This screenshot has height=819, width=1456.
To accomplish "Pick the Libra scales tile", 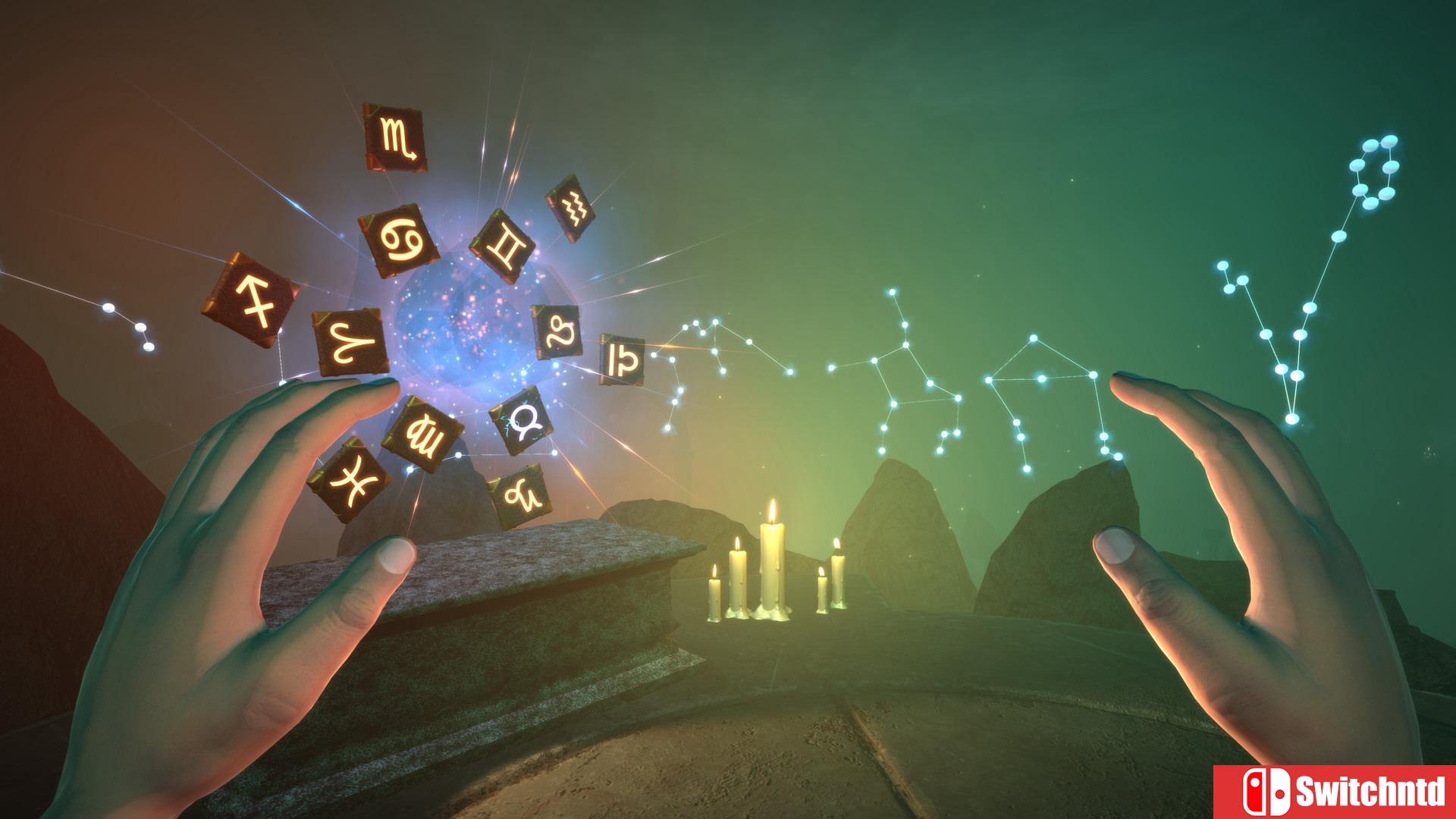I will click(622, 358).
